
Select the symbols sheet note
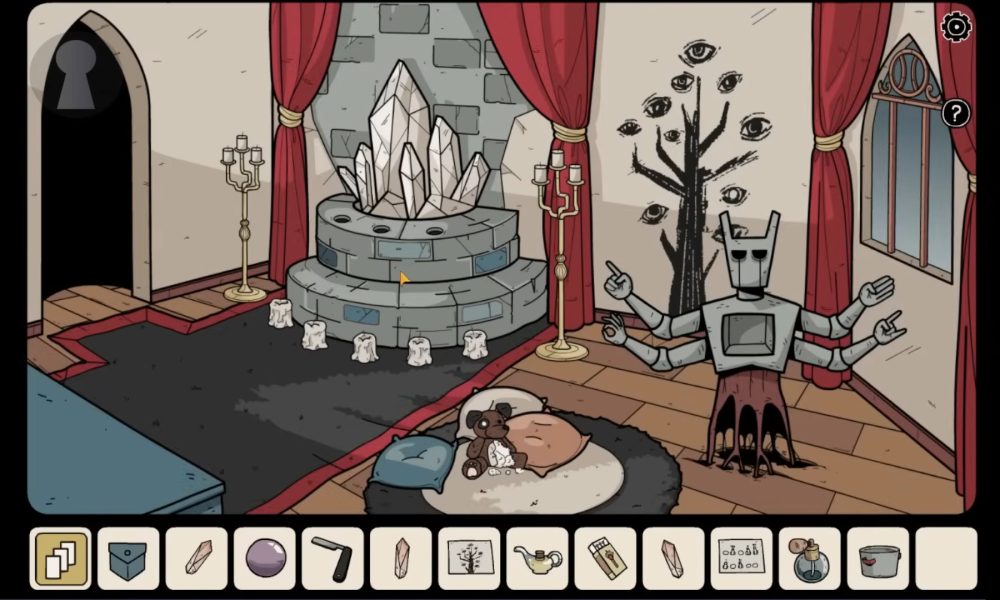click(x=741, y=558)
